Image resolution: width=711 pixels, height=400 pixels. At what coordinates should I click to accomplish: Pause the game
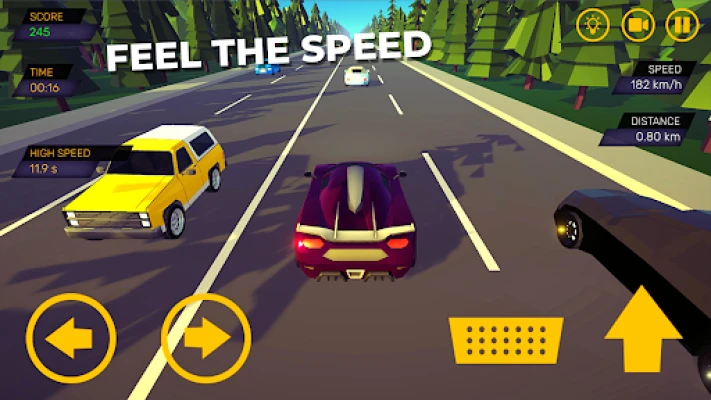682,24
